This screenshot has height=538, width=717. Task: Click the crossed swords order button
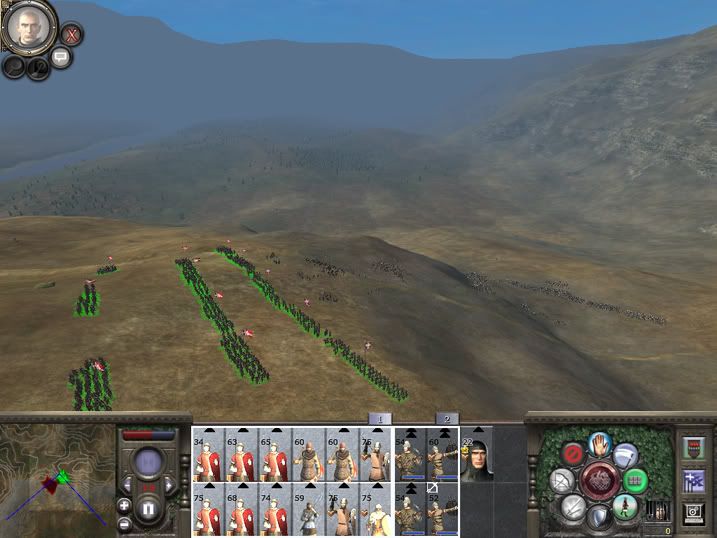pos(573,507)
